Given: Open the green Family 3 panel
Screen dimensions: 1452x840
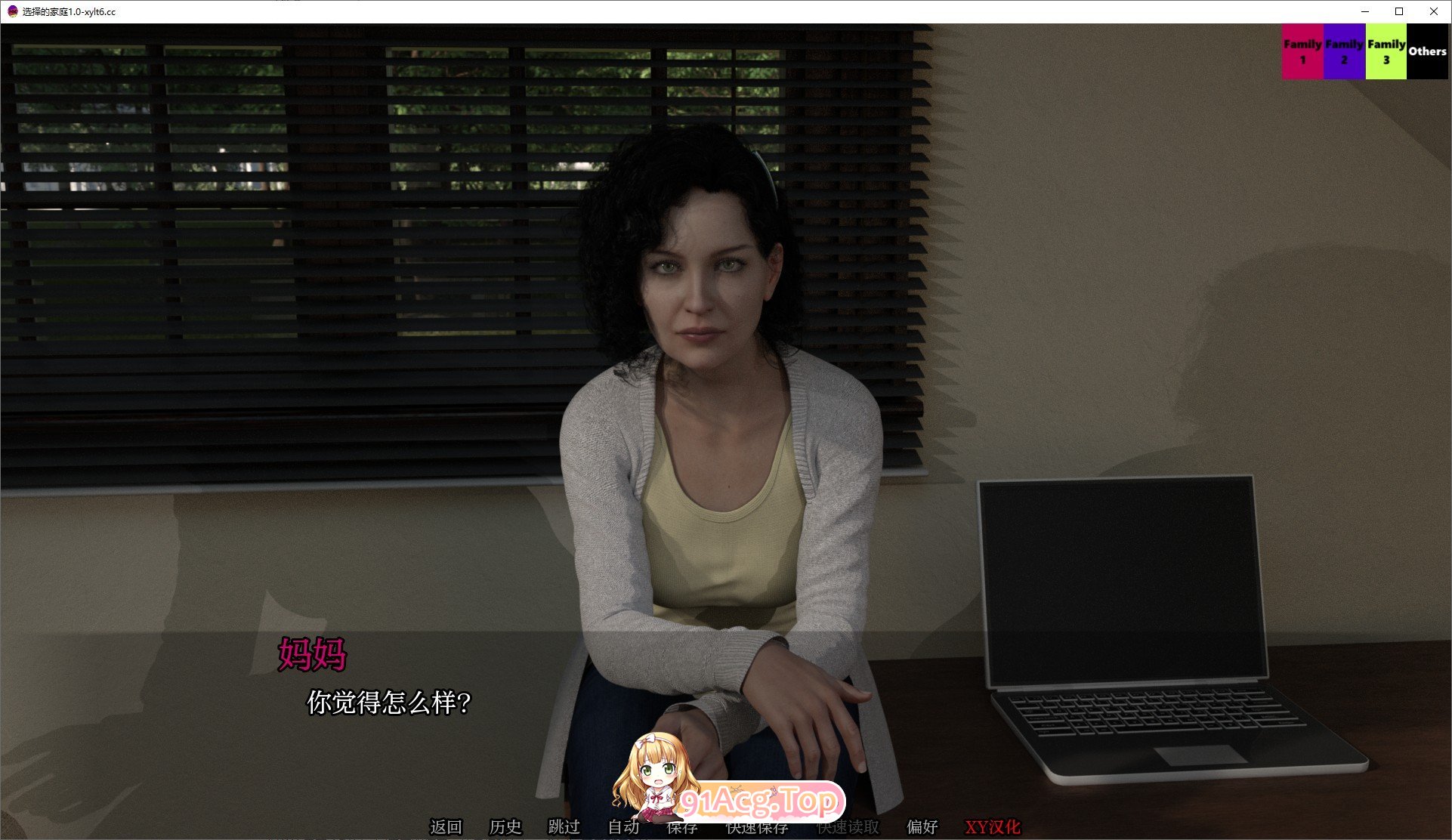Looking at the screenshot, I should pyautogui.click(x=1386, y=51).
